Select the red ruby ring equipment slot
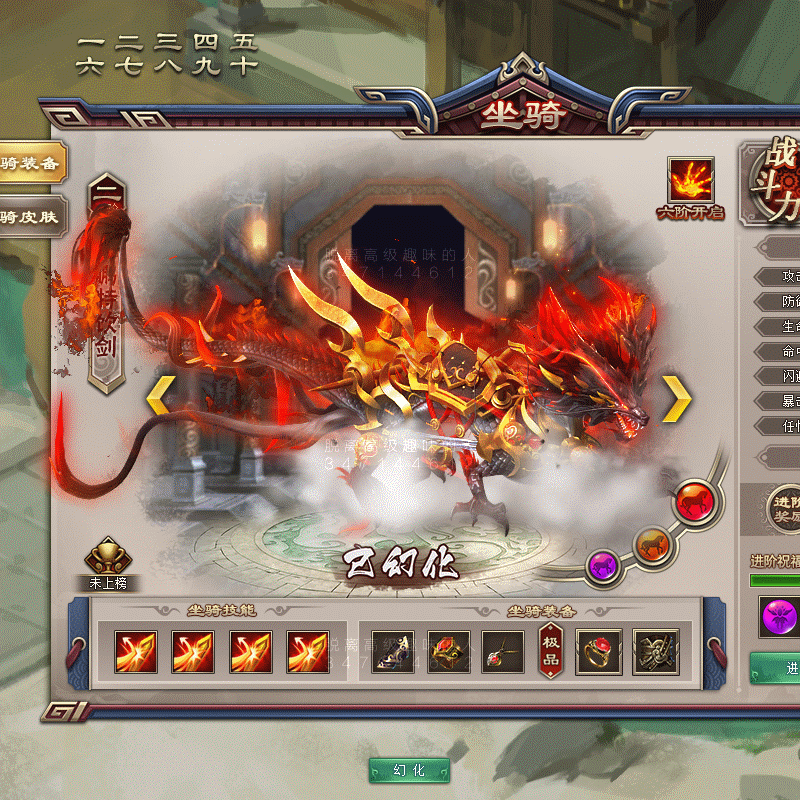The image size is (800, 800). [x=599, y=652]
